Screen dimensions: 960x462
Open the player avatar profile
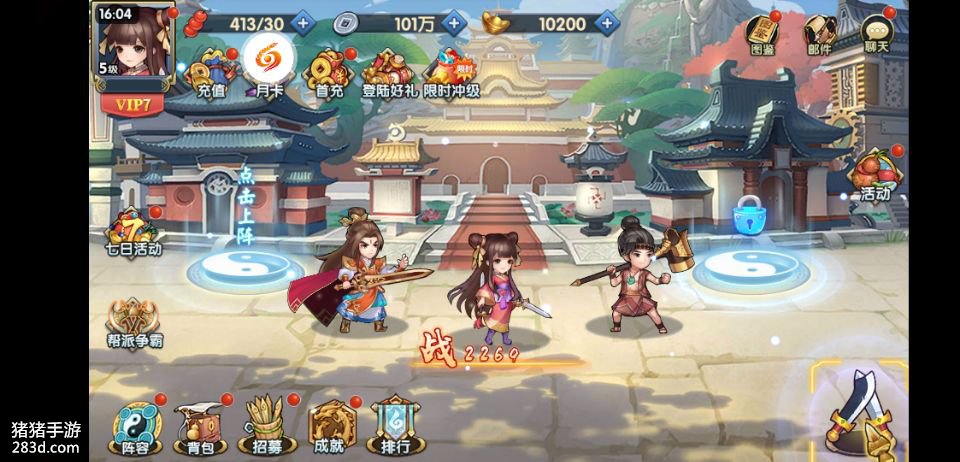pos(134,40)
